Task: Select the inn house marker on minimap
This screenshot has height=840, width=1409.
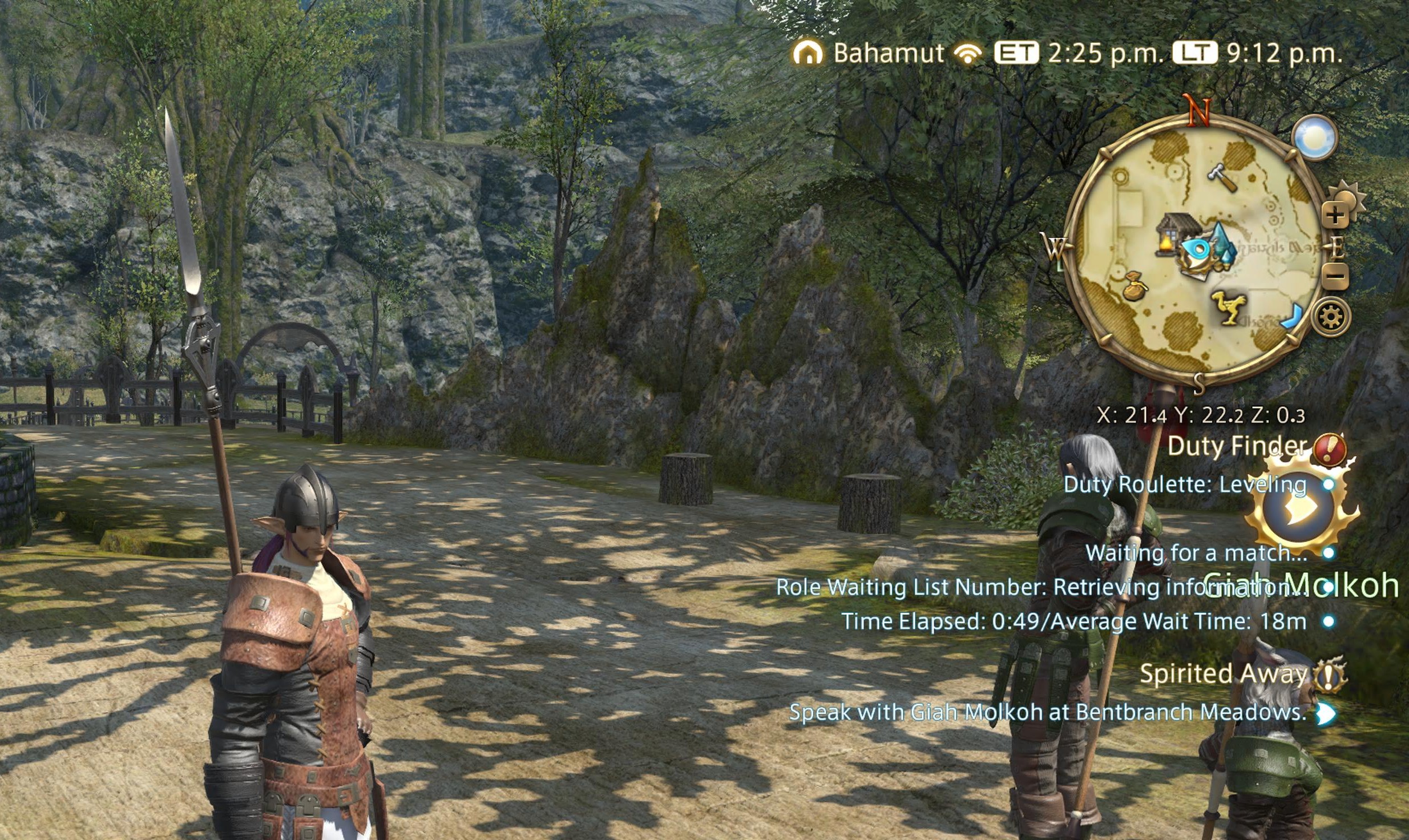Action: click(1177, 232)
